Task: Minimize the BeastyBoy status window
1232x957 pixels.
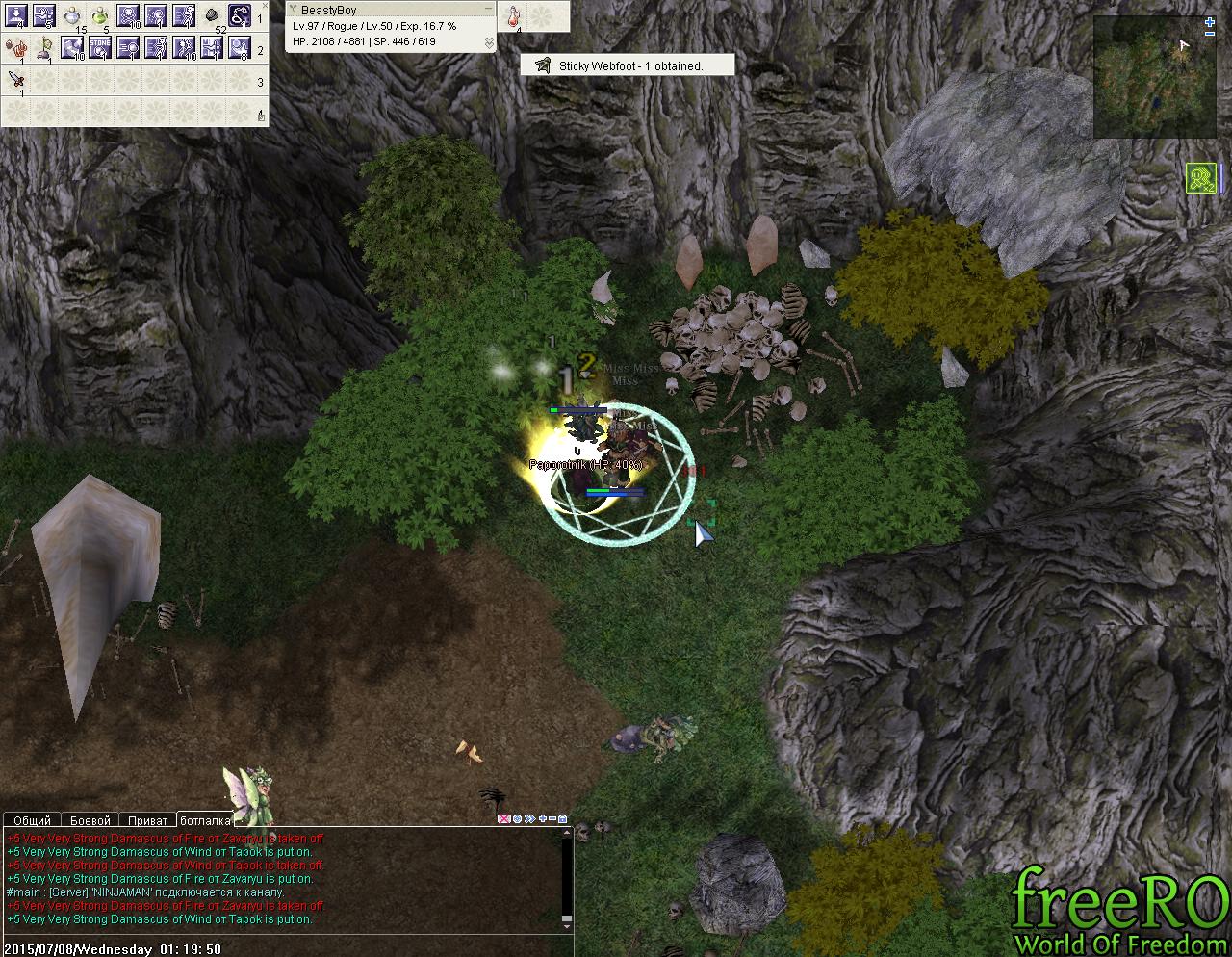Action: pyautogui.click(x=488, y=10)
